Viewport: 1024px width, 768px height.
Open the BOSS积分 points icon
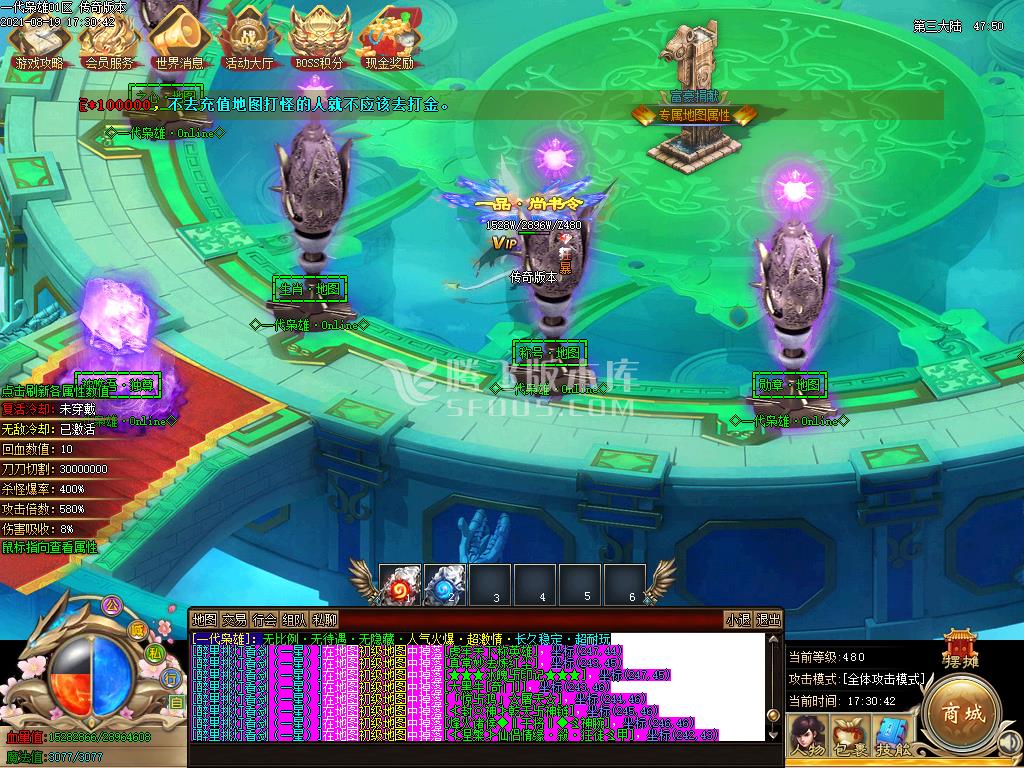coord(319,40)
